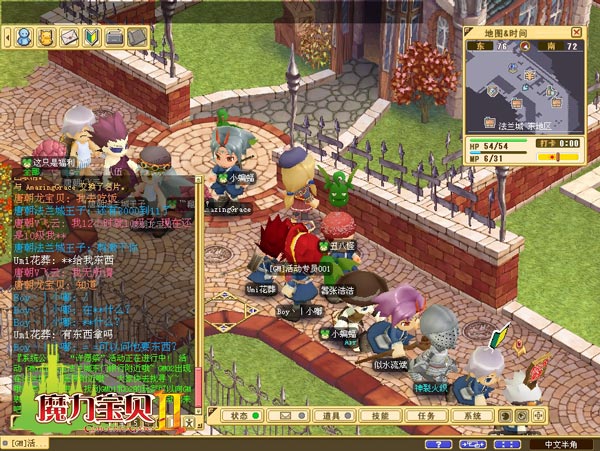The width and height of the screenshot is (600, 451).
Task: Click the blue question mark help button
Action: click(x=435, y=444)
